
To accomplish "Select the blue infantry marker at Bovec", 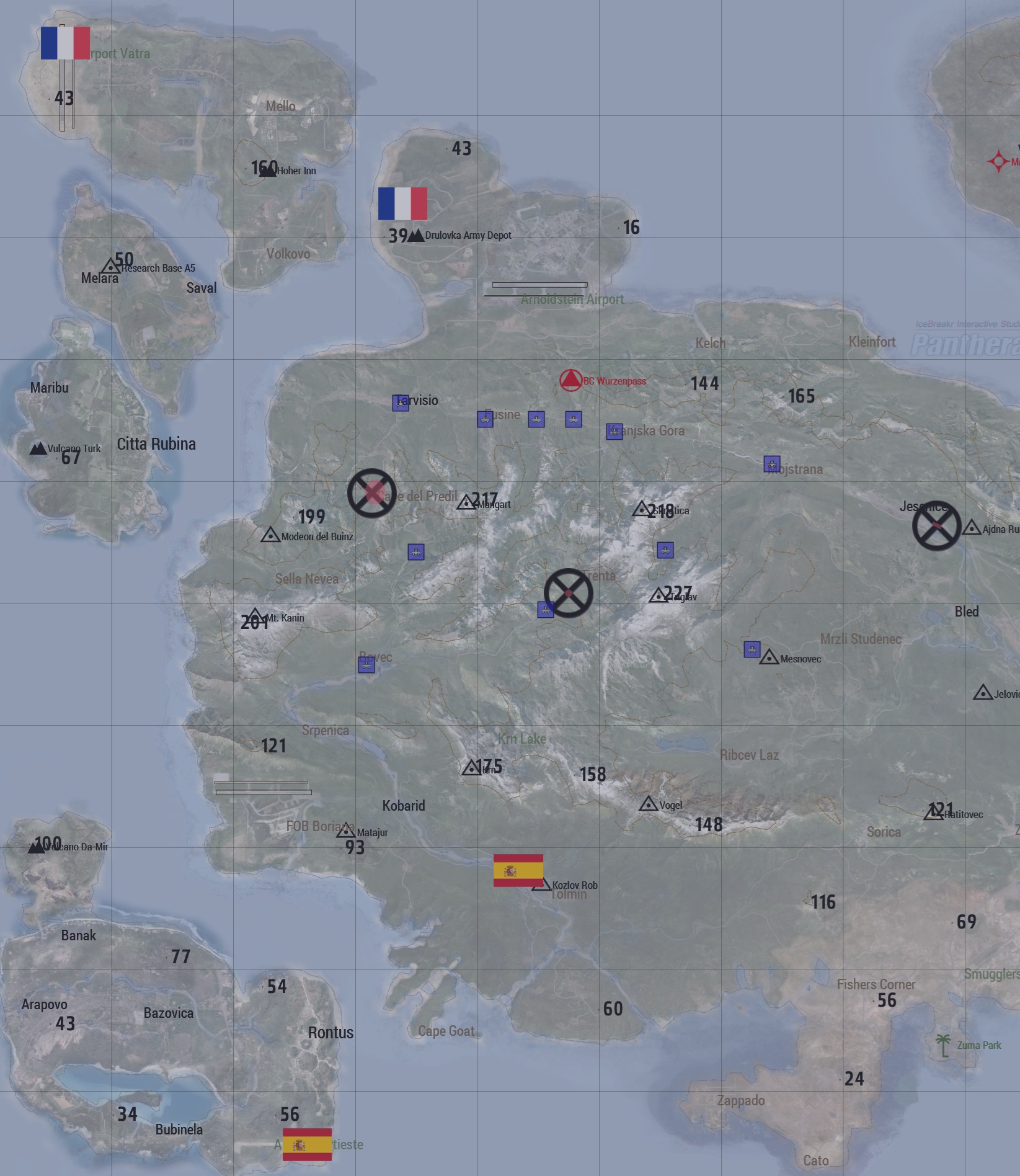I will coord(366,665).
